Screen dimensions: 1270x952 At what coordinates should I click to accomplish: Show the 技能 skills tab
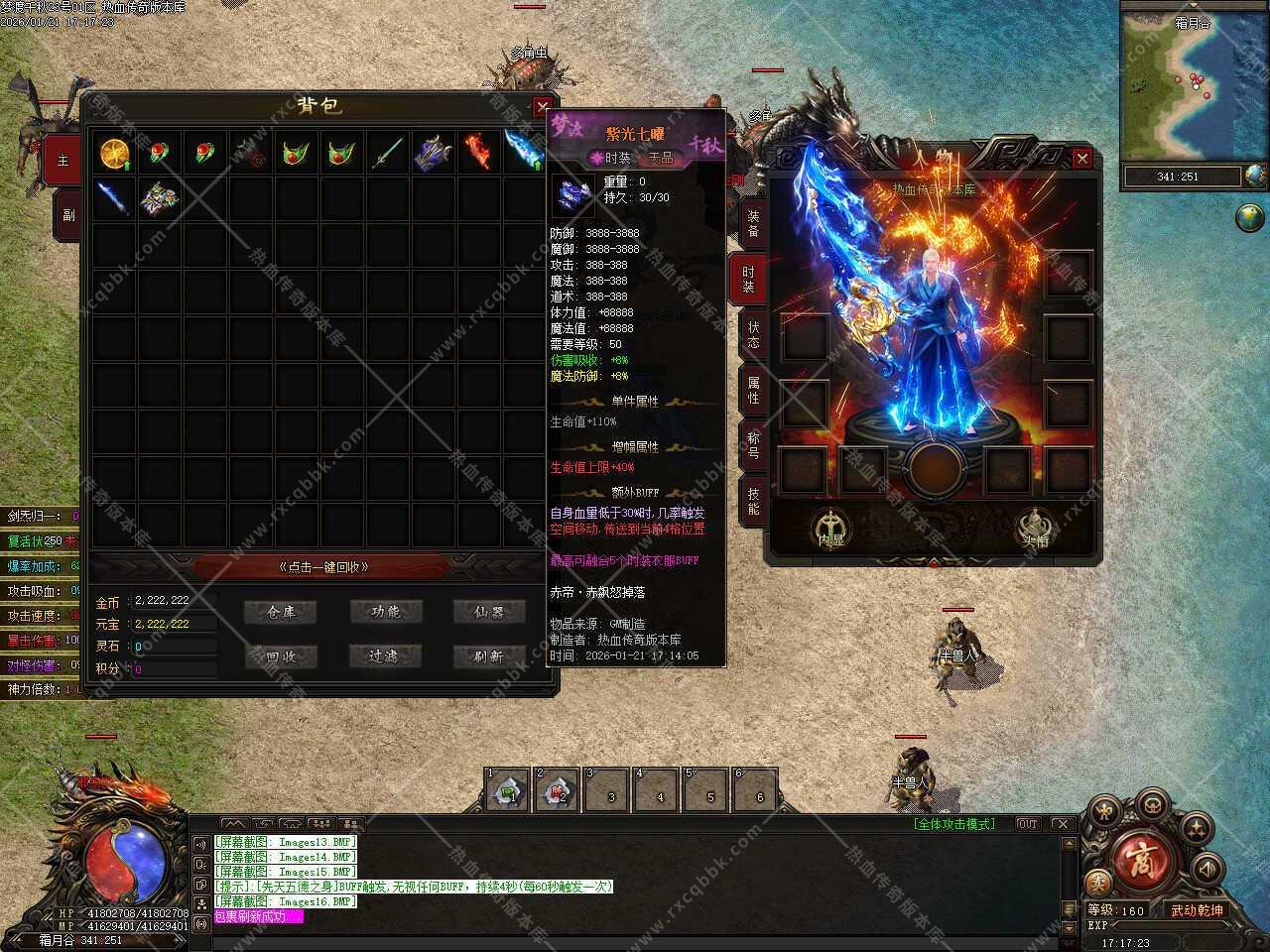[x=752, y=501]
